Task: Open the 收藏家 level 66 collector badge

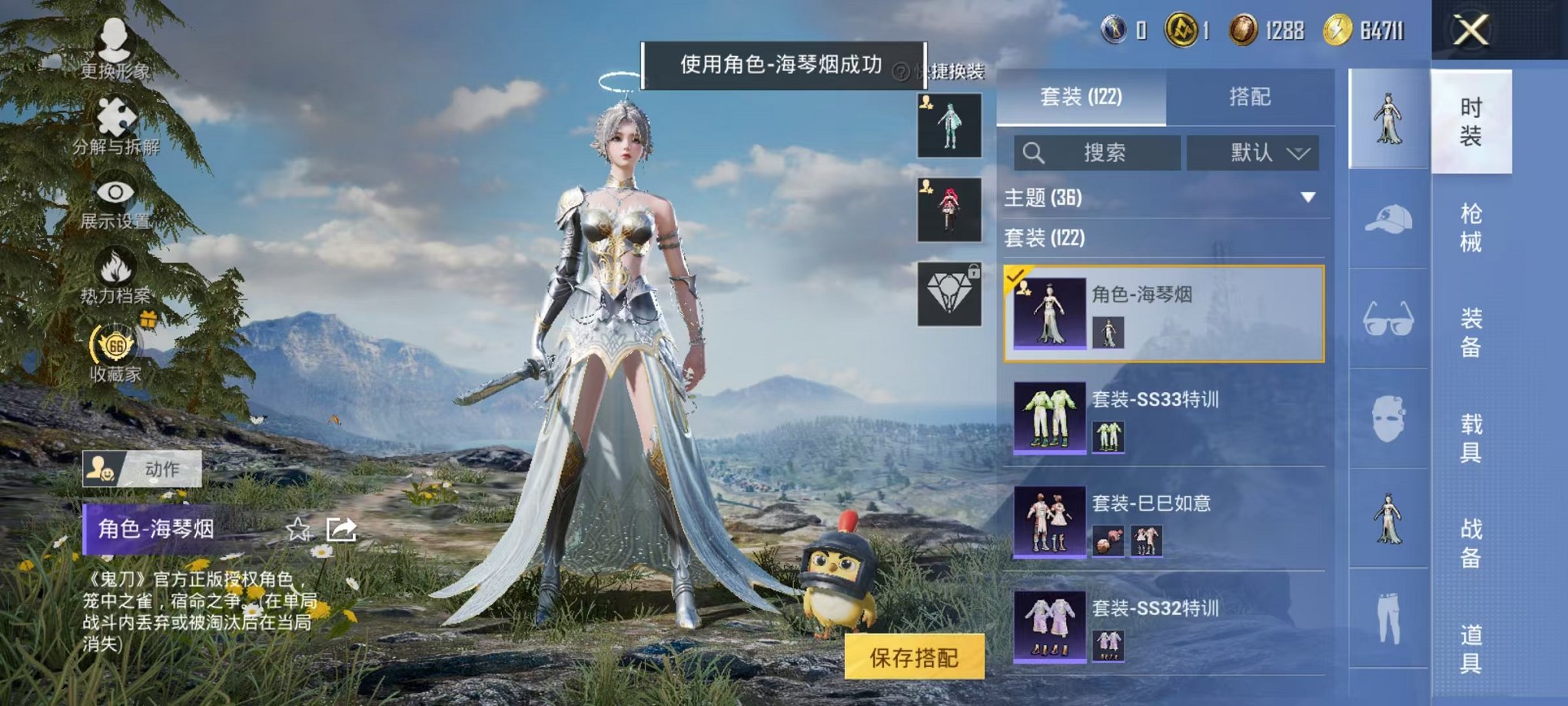Action: pyautogui.click(x=115, y=346)
